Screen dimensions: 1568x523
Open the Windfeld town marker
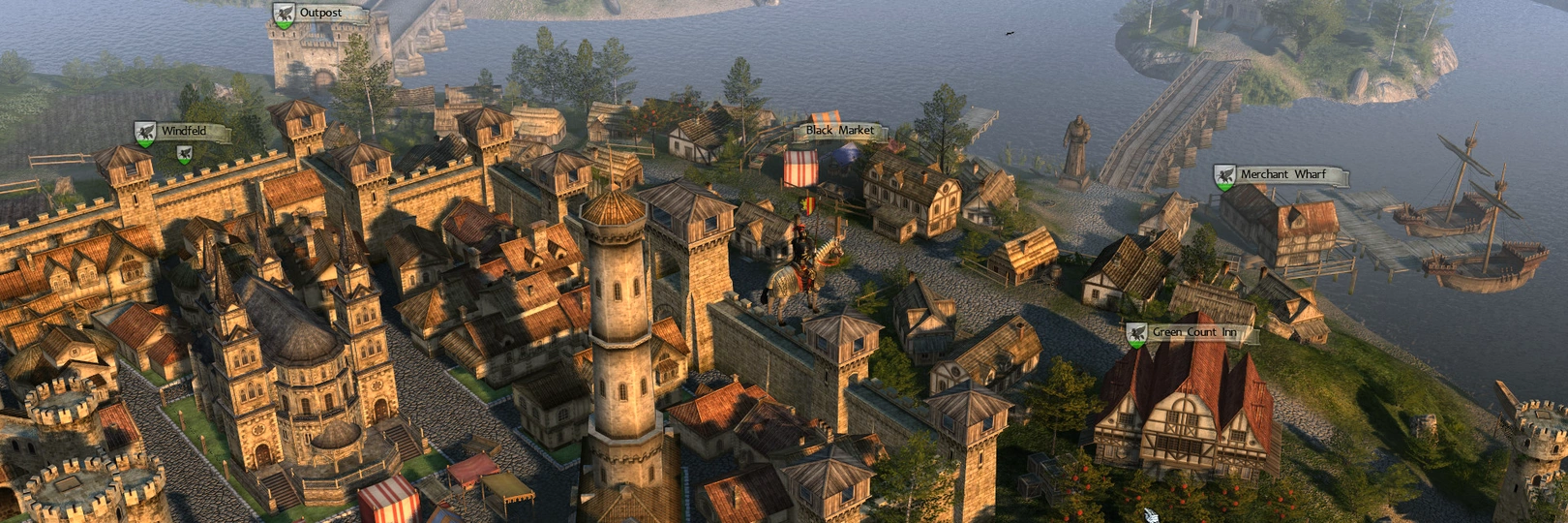(183, 131)
